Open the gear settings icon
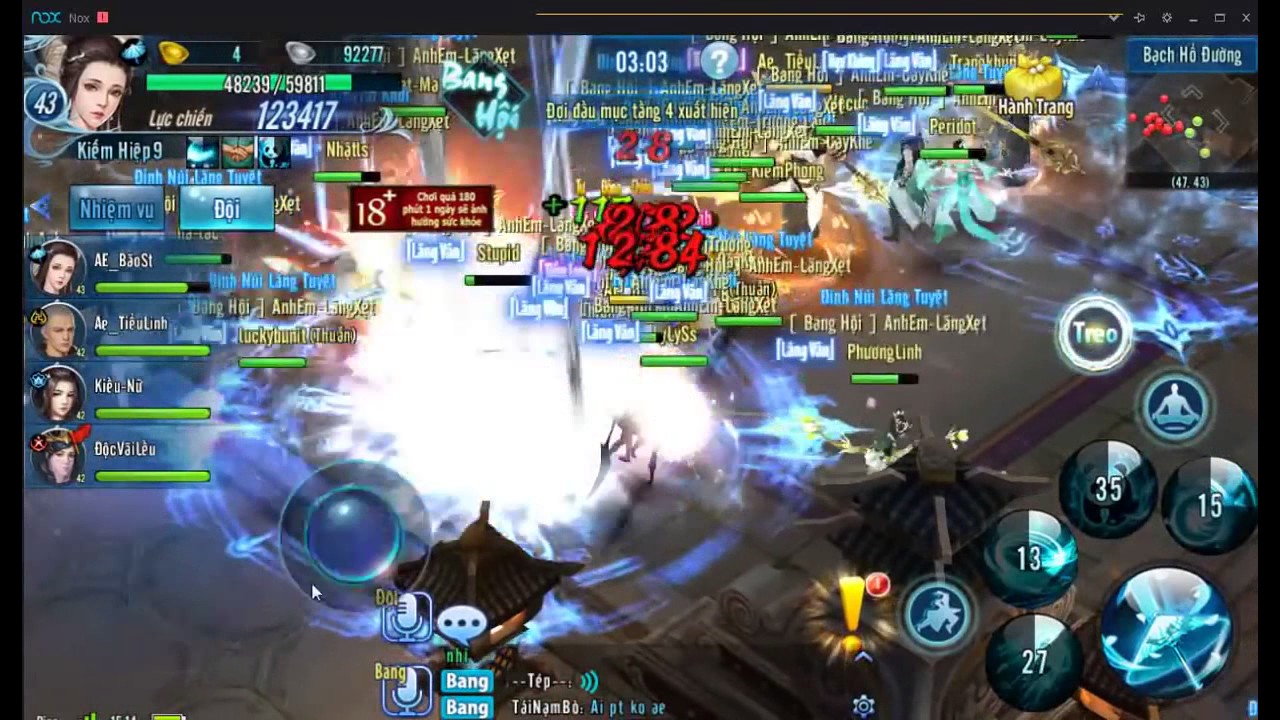Screen dimensions: 1280x720 pyautogui.click(x=864, y=706)
